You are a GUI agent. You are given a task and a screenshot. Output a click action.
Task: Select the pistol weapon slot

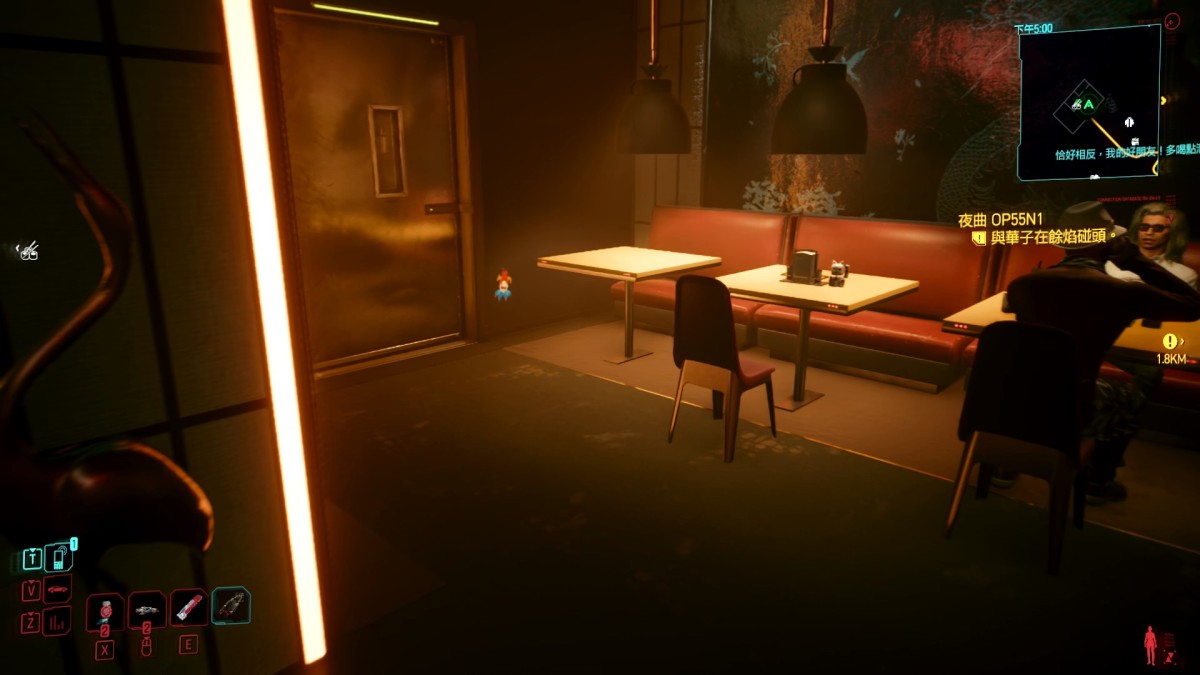146,609
